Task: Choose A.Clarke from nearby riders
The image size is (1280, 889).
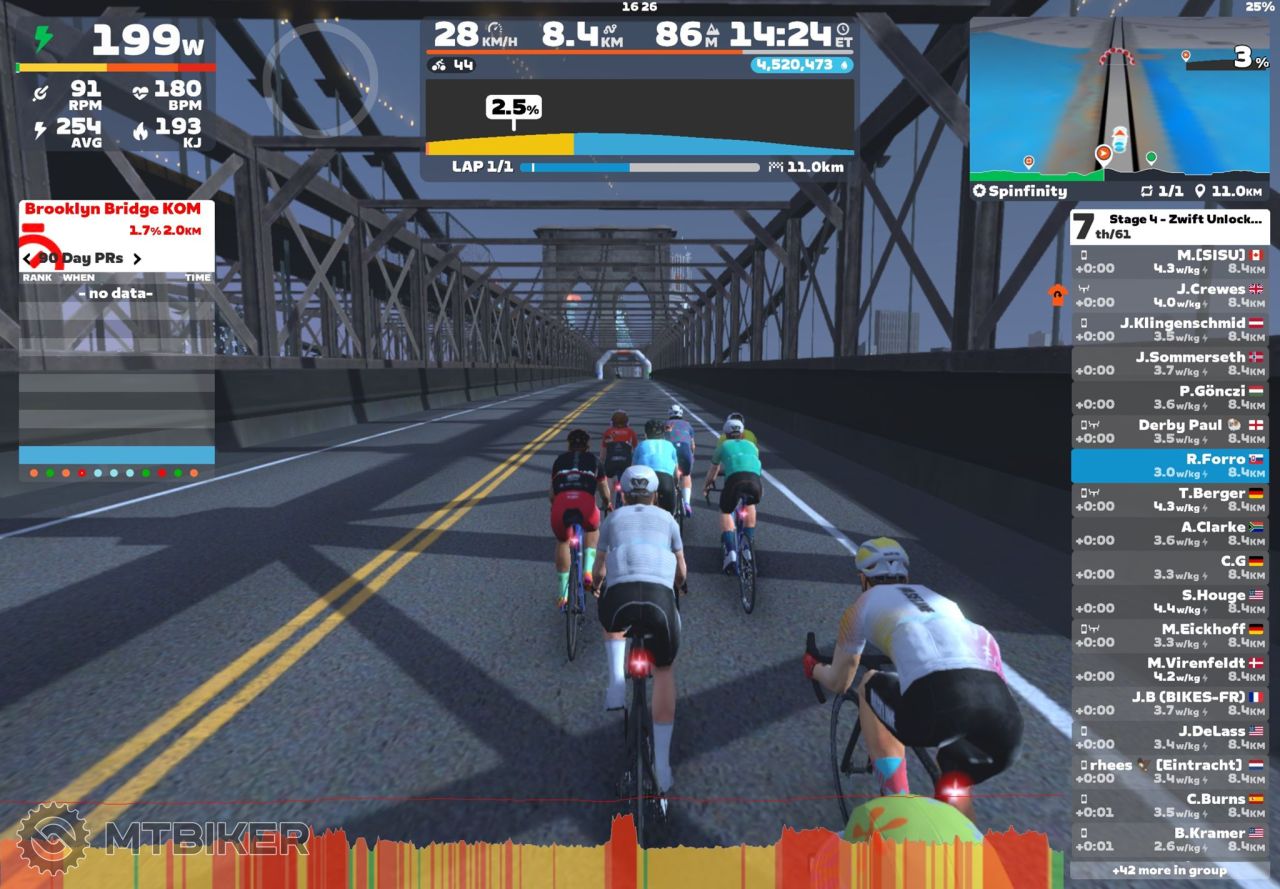Action: (x=1170, y=533)
